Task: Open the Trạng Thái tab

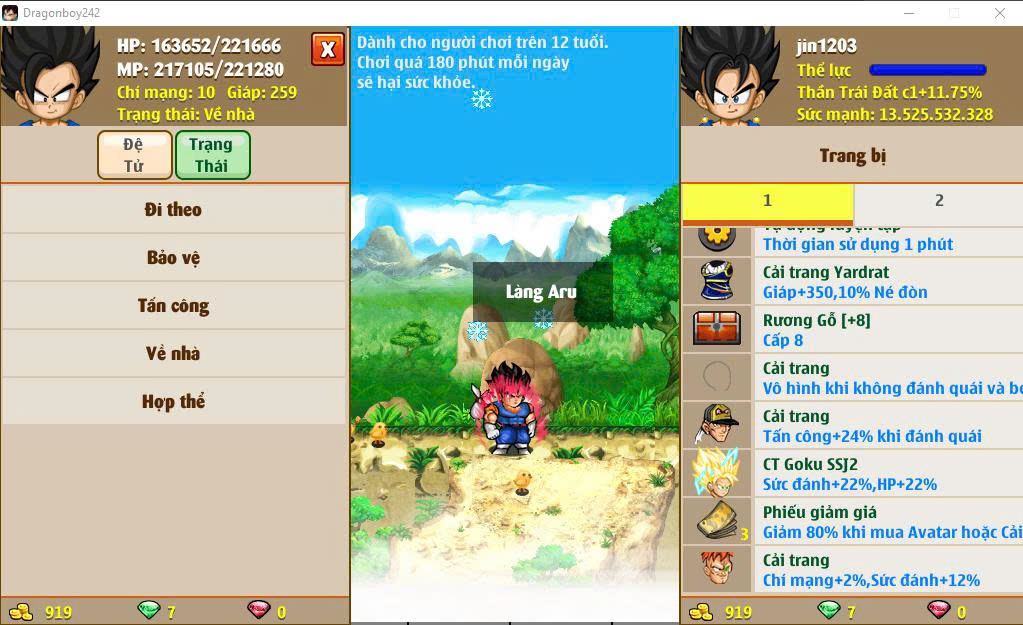Action: pos(211,155)
